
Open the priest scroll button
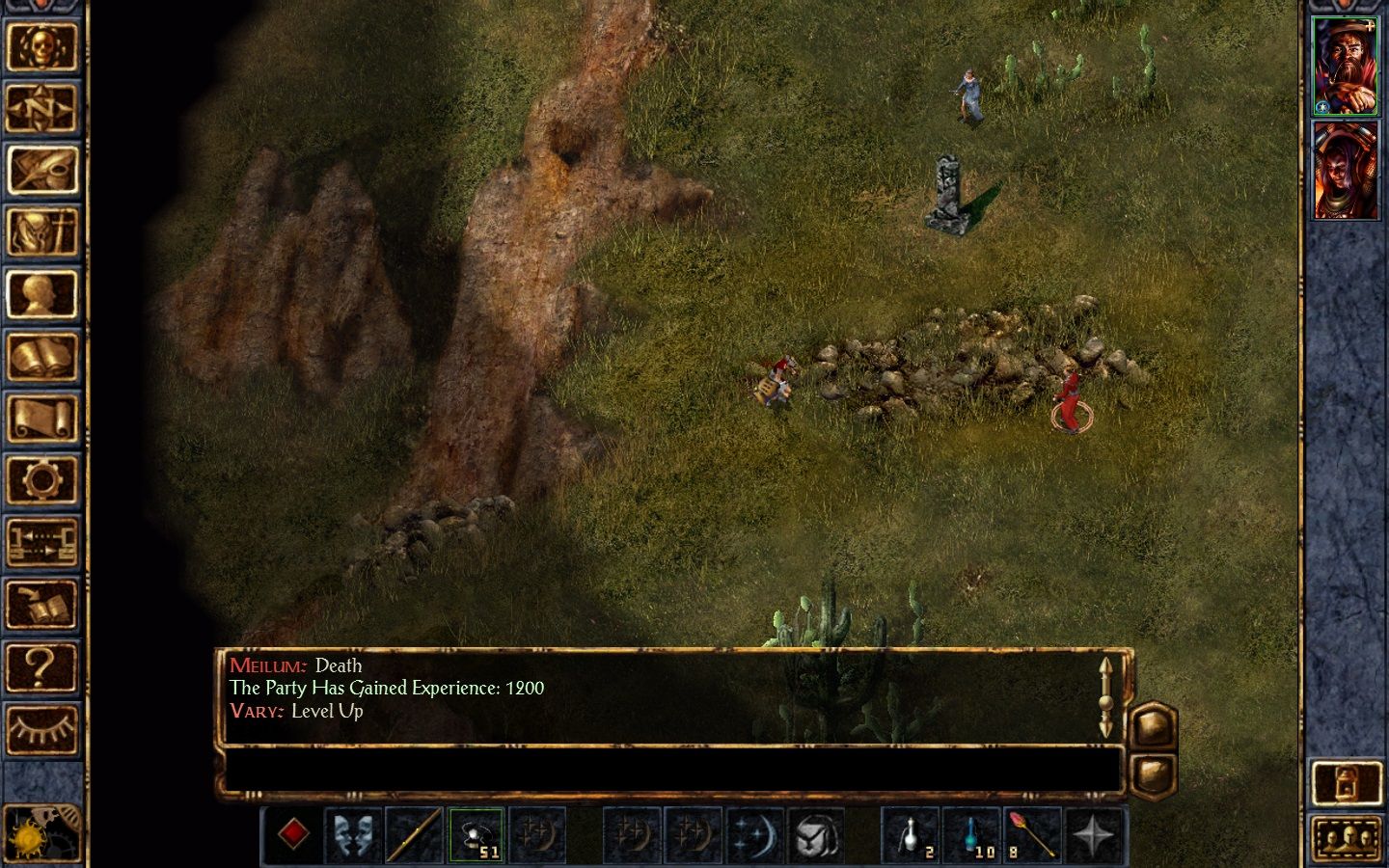[x=41, y=419]
